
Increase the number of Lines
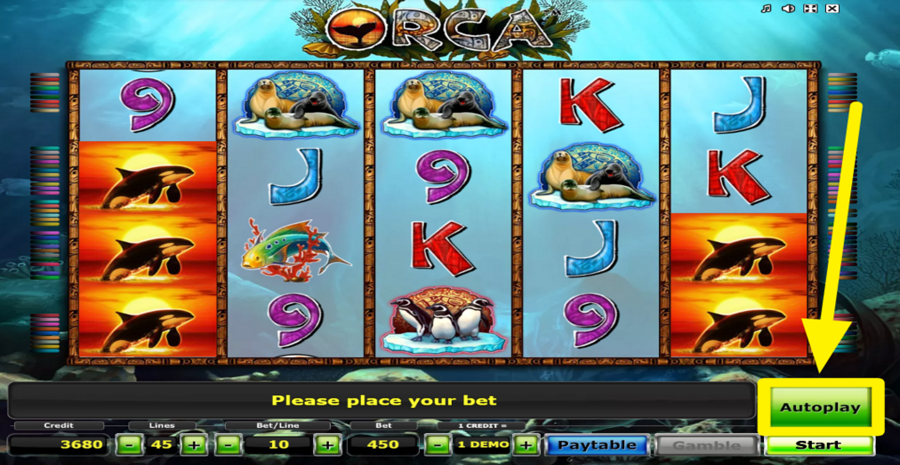click(x=193, y=444)
